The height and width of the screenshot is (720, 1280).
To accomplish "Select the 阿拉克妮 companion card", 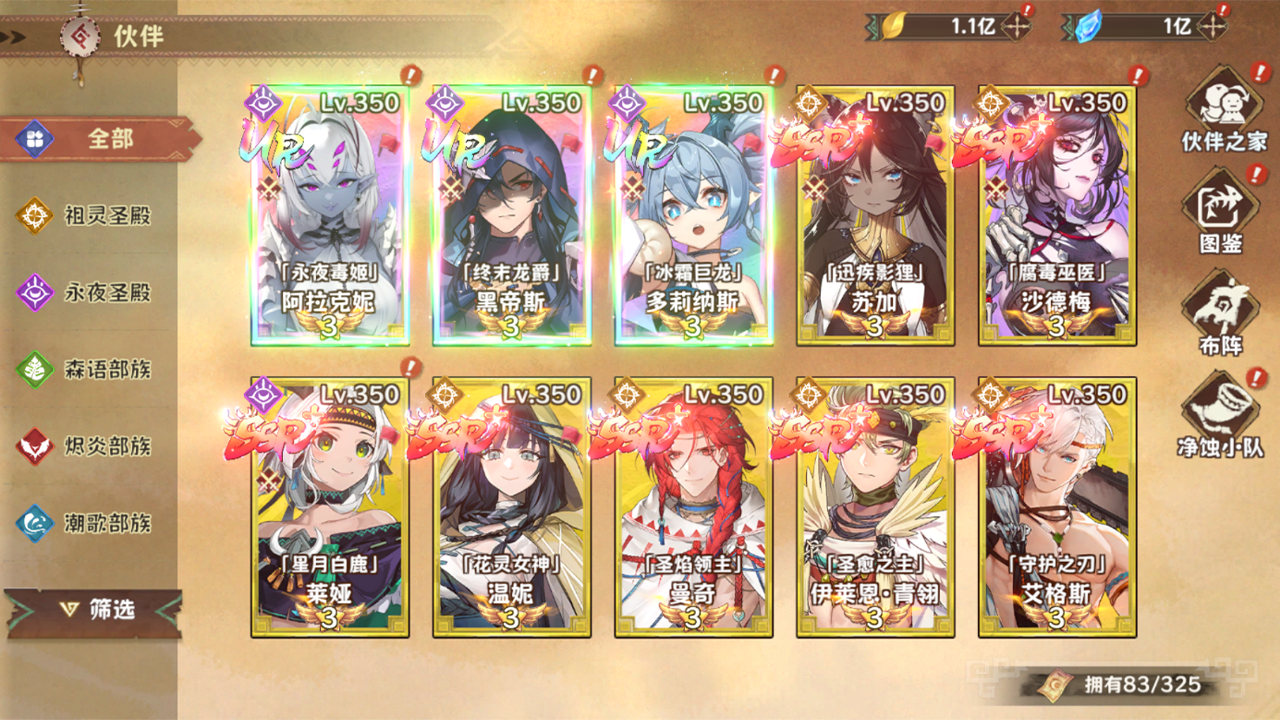I will (329, 215).
